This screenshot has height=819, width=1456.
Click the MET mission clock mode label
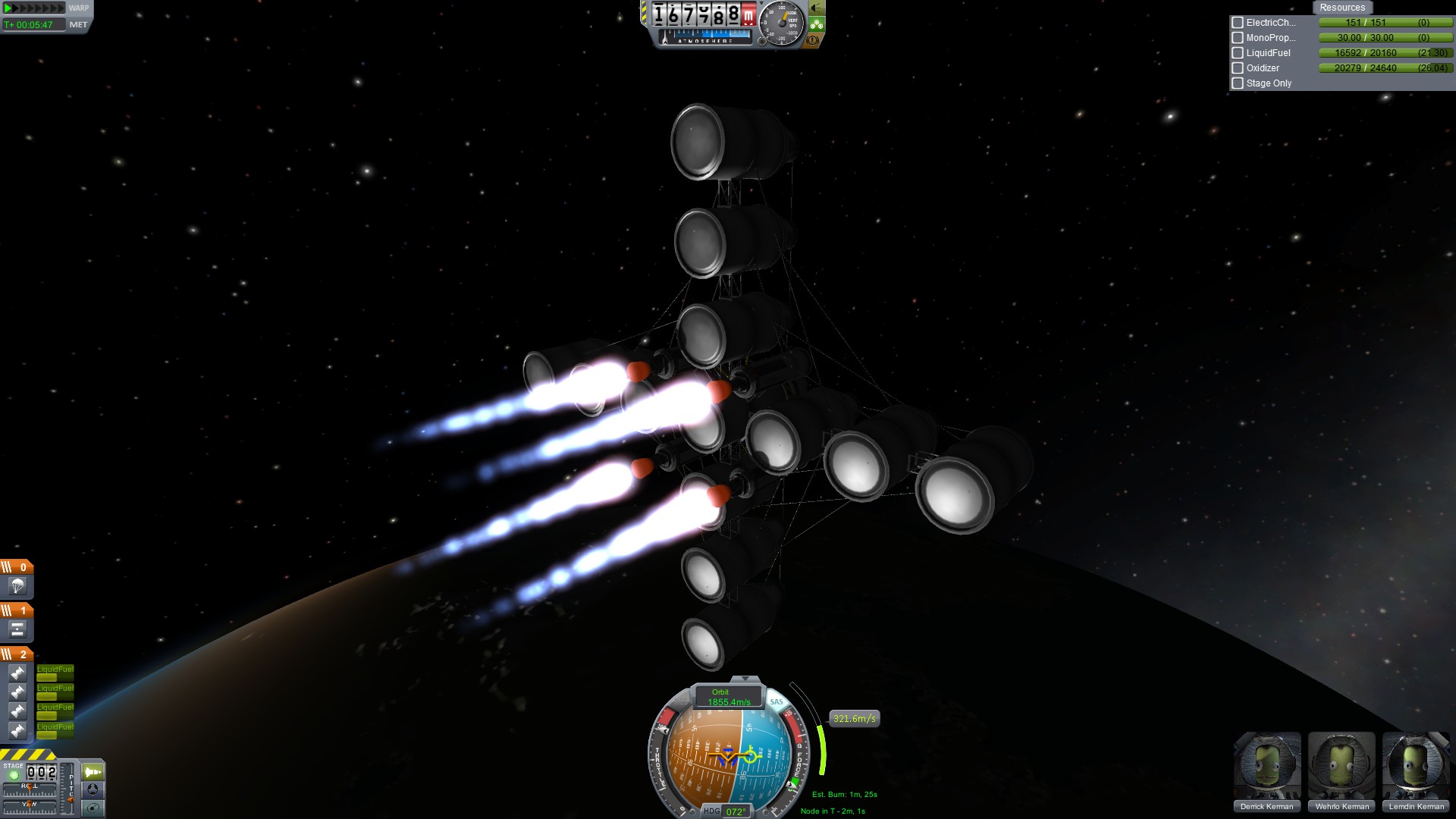coord(78,24)
